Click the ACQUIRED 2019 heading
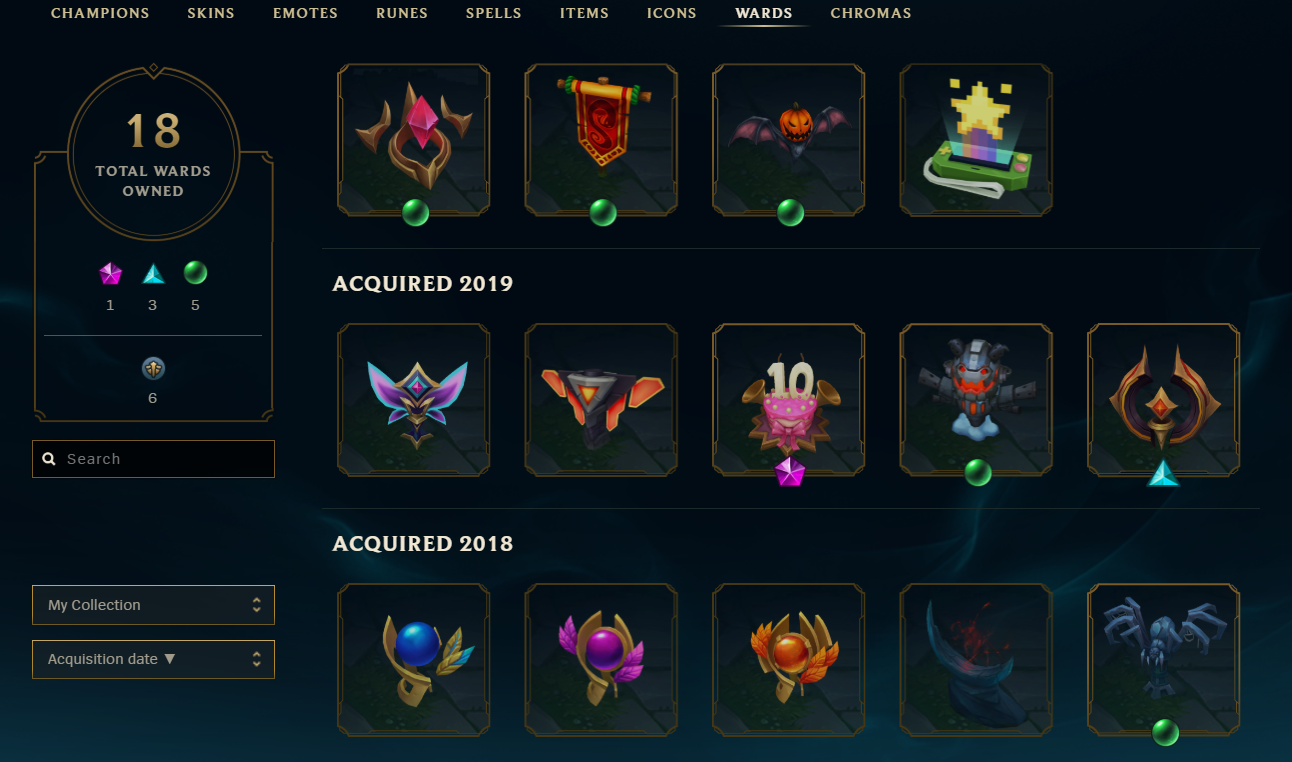Image resolution: width=1292 pixels, height=762 pixels. (422, 284)
